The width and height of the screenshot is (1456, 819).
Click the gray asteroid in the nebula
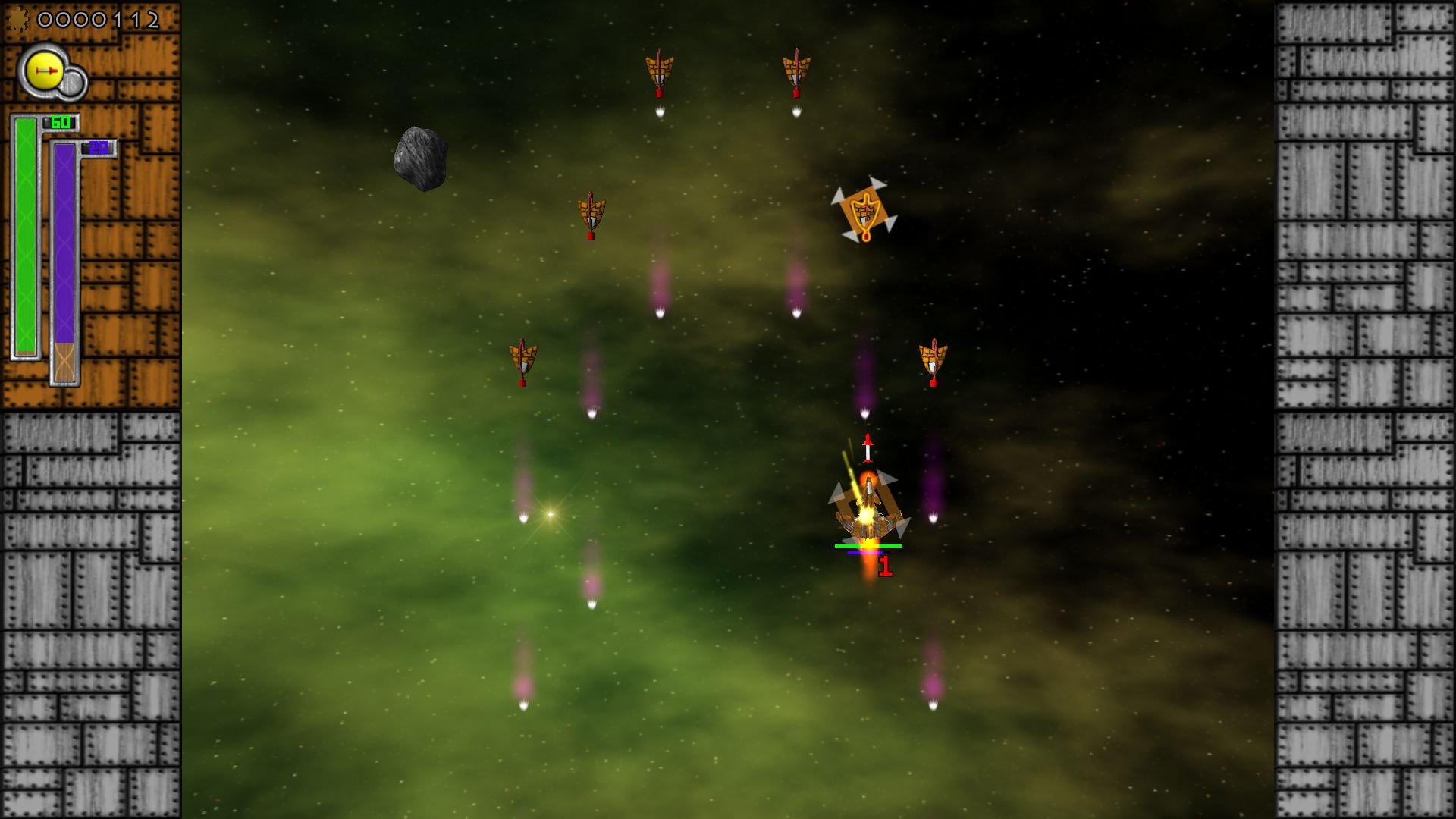[422, 158]
